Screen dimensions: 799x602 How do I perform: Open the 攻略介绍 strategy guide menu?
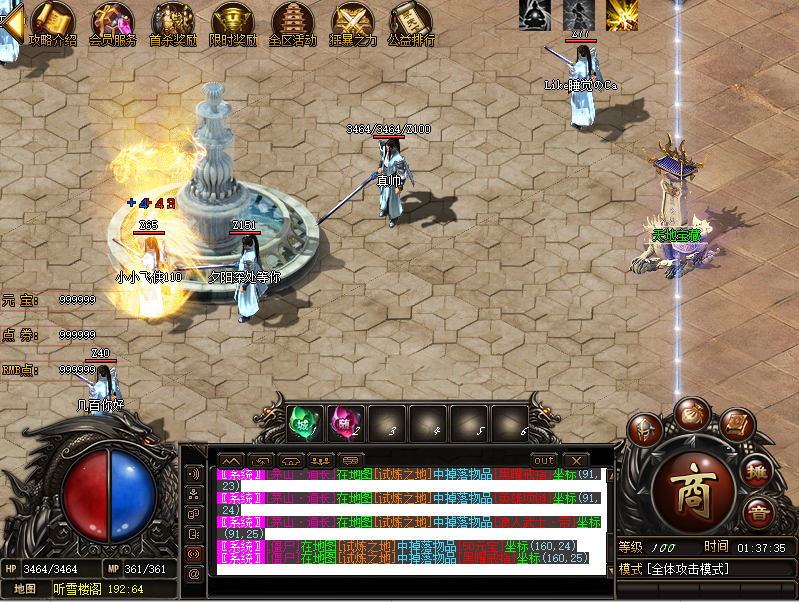click(x=52, y=24)
